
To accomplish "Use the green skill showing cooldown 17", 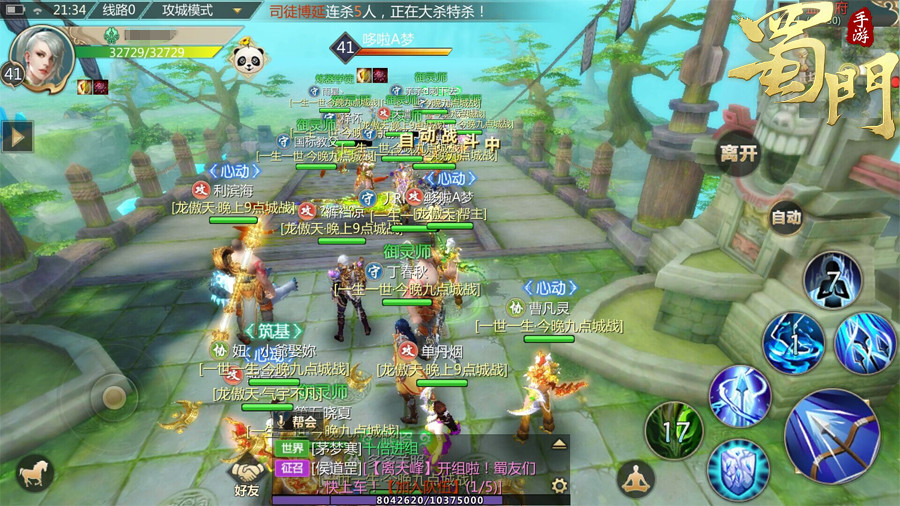I will pos(673,432).
